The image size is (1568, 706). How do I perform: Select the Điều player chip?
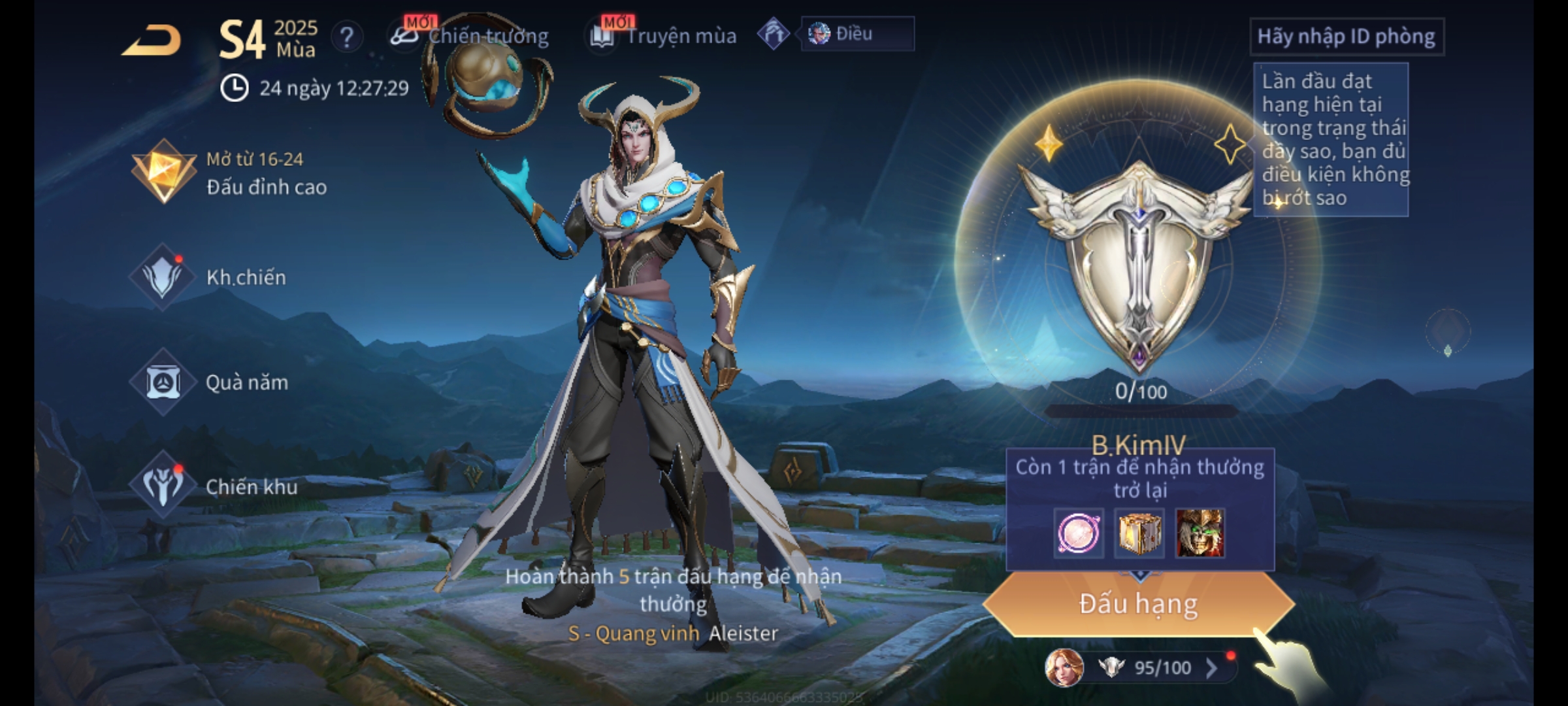click(x=856, y=34)
